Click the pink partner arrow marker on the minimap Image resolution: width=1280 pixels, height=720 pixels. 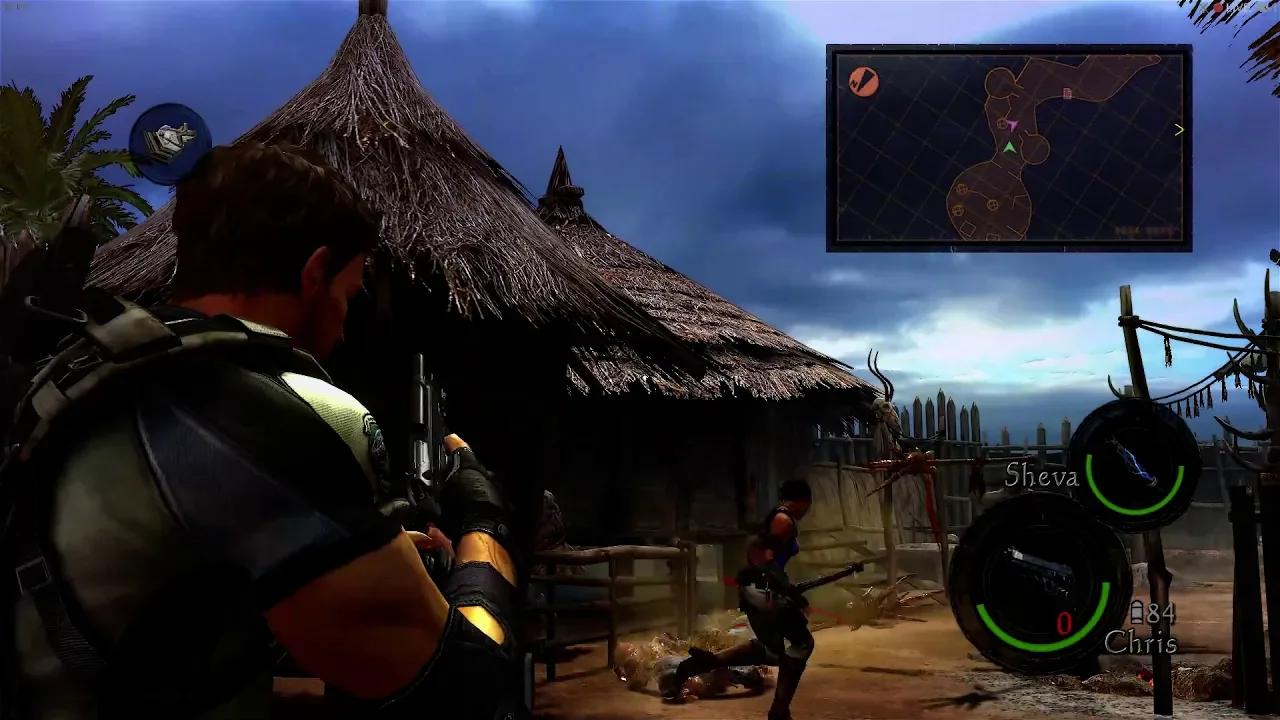1014,125
